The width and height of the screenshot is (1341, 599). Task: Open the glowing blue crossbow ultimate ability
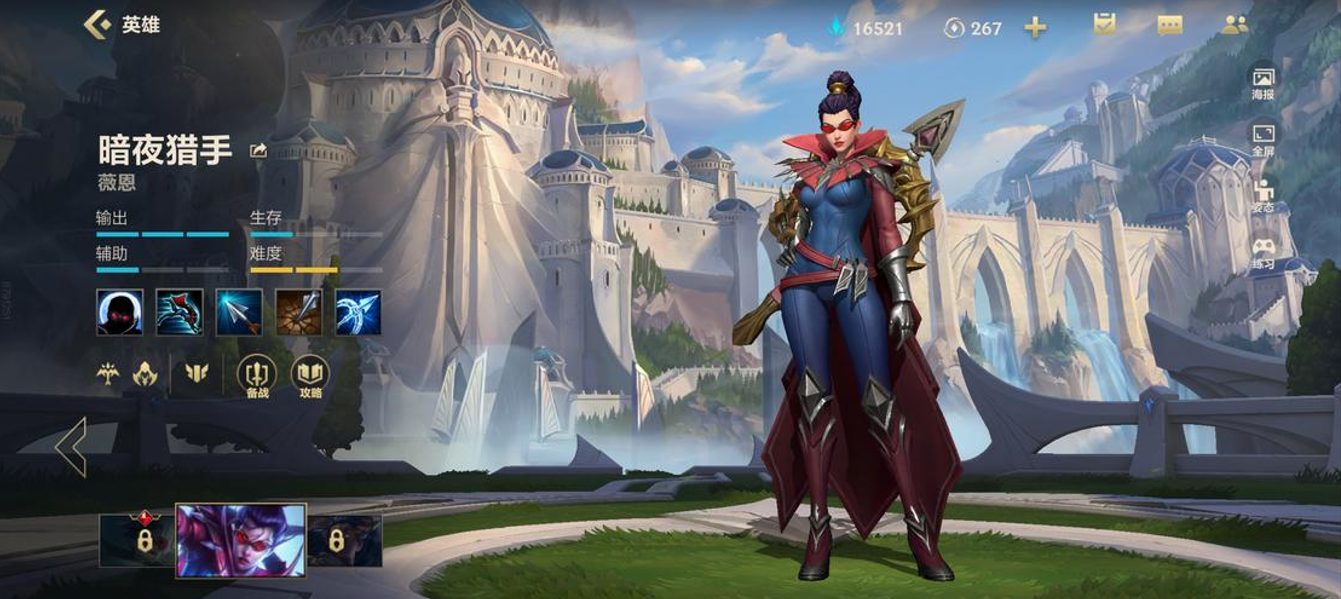[358, 312]
